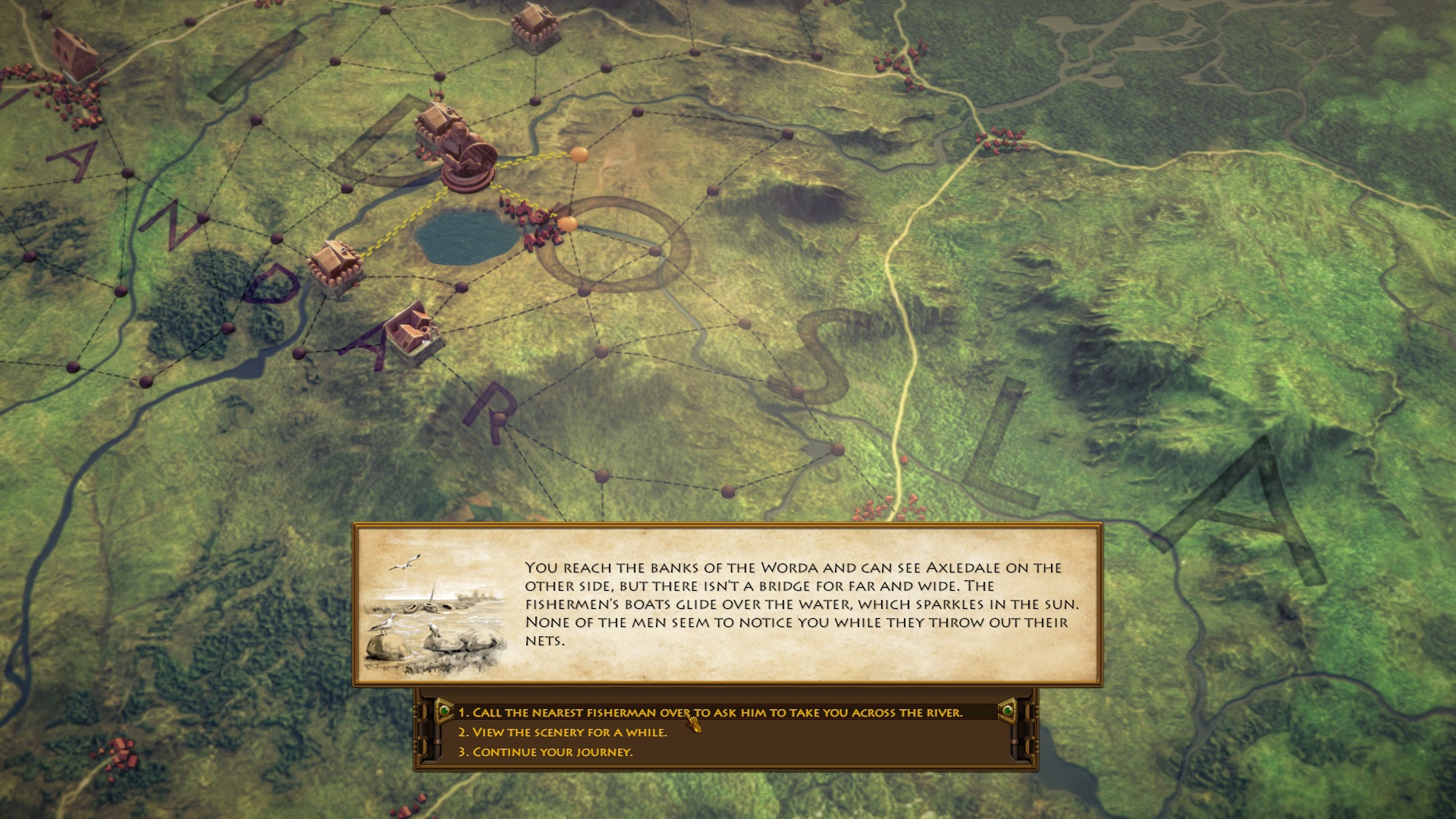This screenshot has height=819, width=1456.
Task: Select 'View the scenery for a while'
Action: 562,733
